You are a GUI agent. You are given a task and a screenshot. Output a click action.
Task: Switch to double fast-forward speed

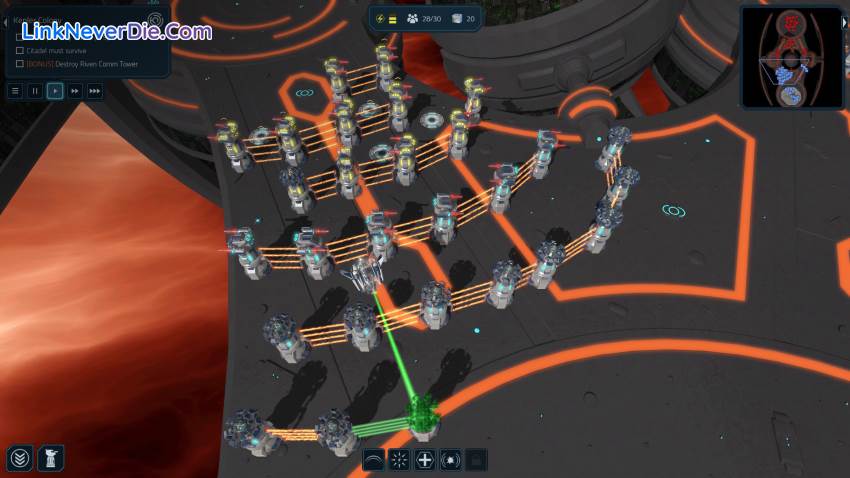coord(75,91)
